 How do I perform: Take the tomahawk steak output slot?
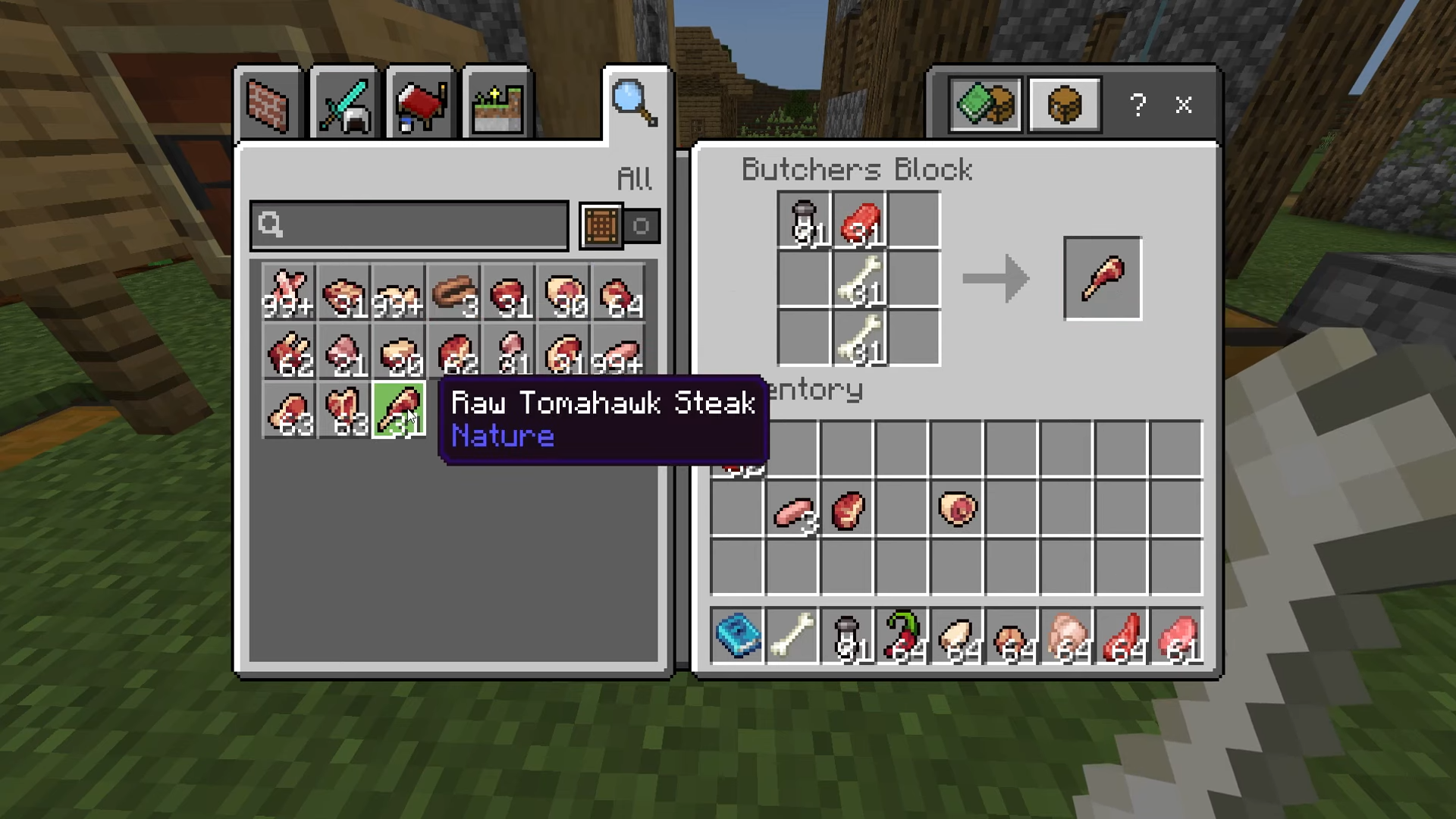(x=1102, y=278)
